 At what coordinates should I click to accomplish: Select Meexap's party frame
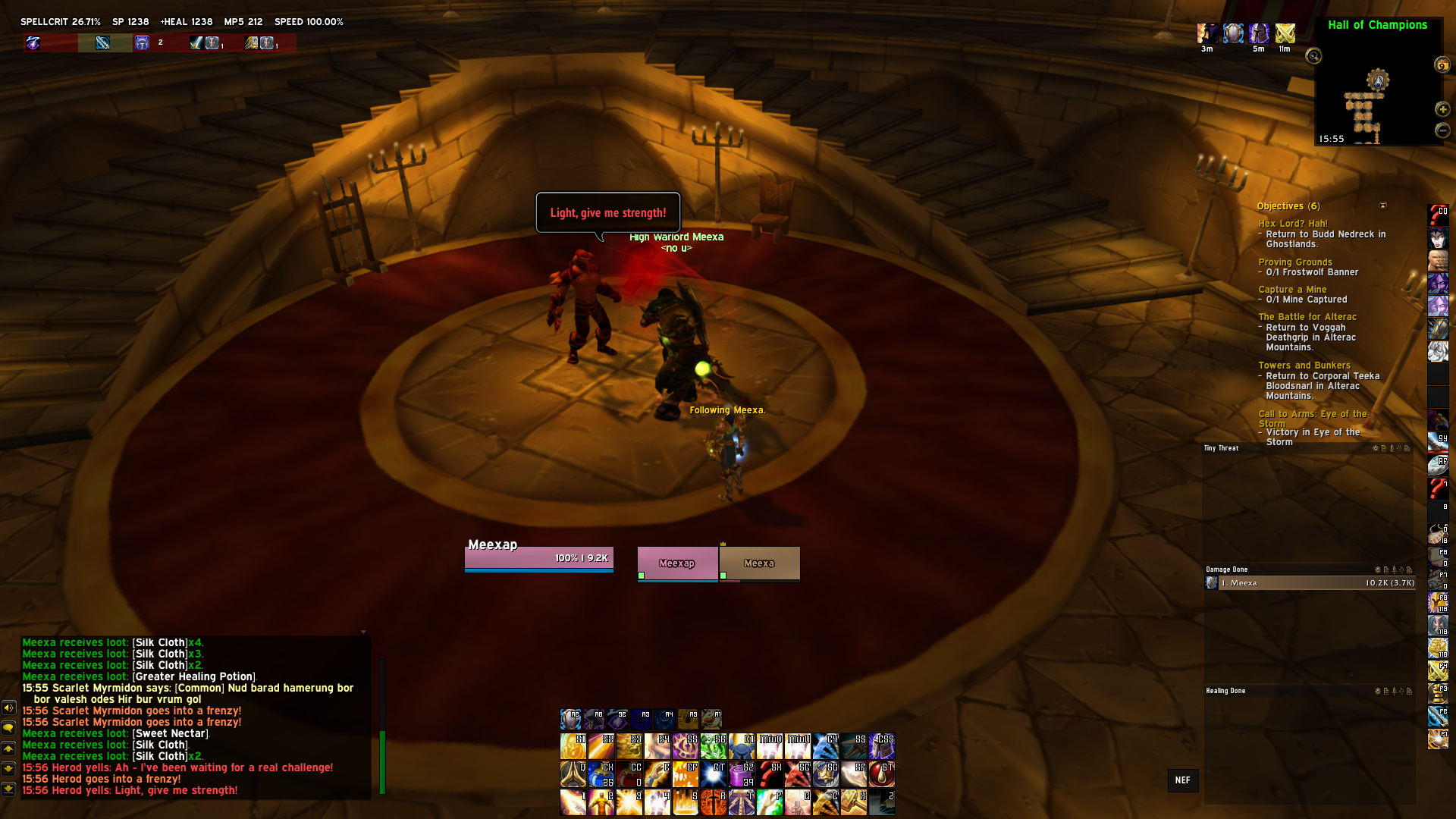click(x=677, y=563)
